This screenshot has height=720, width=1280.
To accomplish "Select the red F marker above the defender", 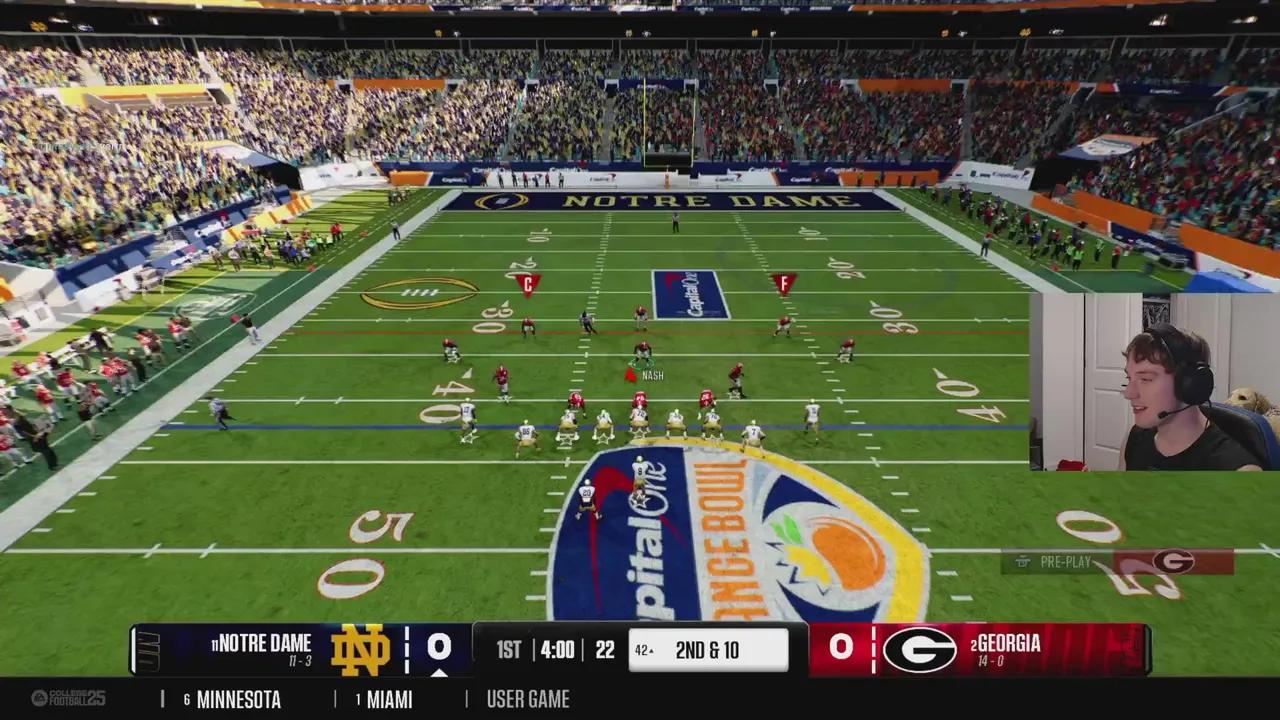I will [784, 283].
